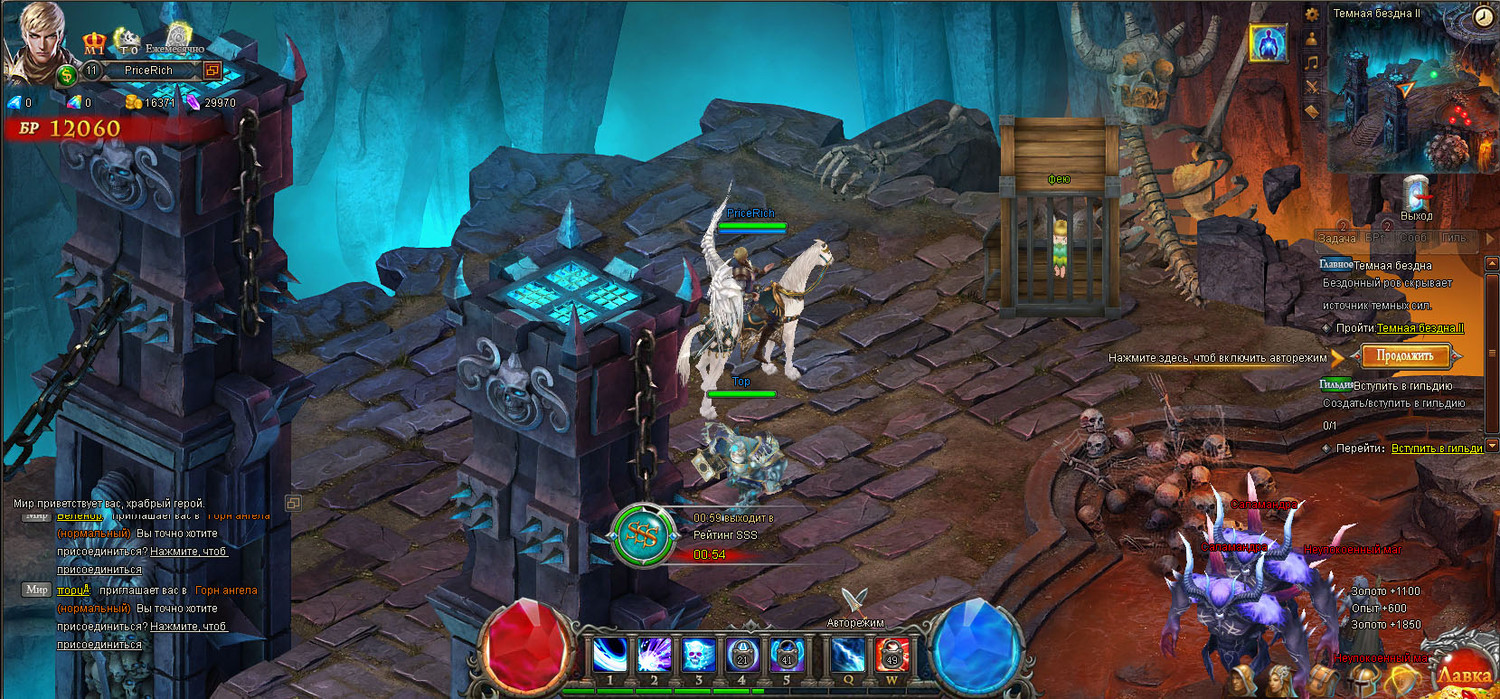Use the blue skull skill in slot 3

point(698,655)
